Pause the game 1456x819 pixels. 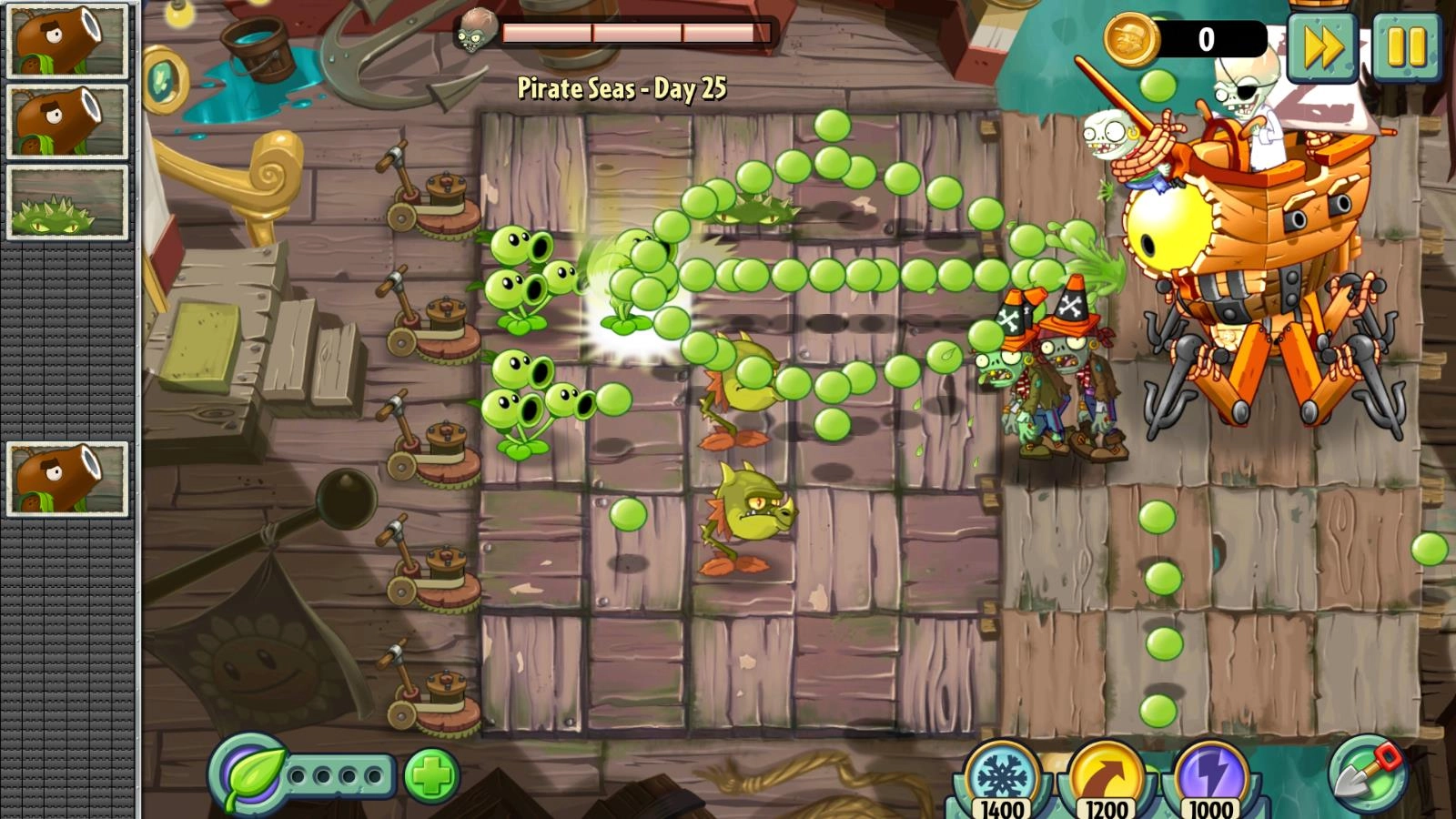coord(1406,48)
